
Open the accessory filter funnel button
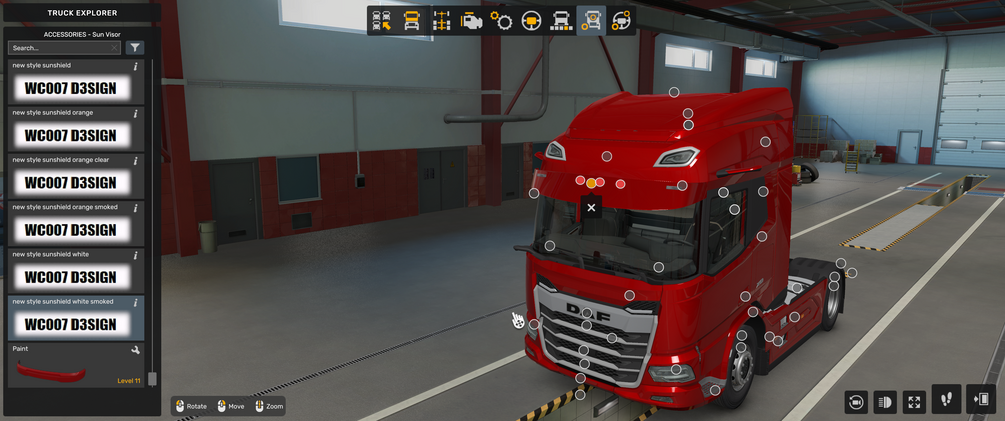click(135, 48)
